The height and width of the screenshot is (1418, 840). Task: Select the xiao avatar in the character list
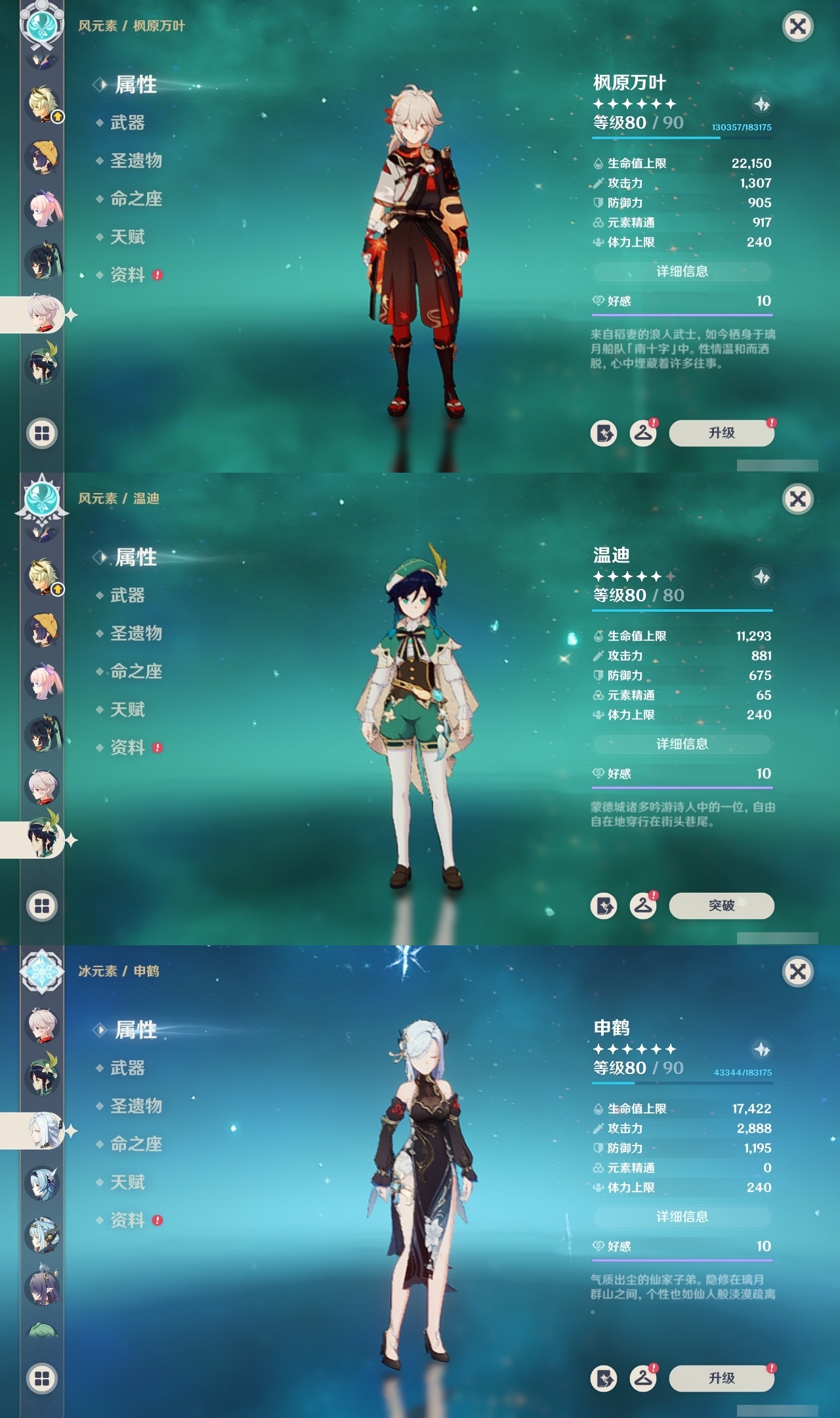click(x=41, y=259)
